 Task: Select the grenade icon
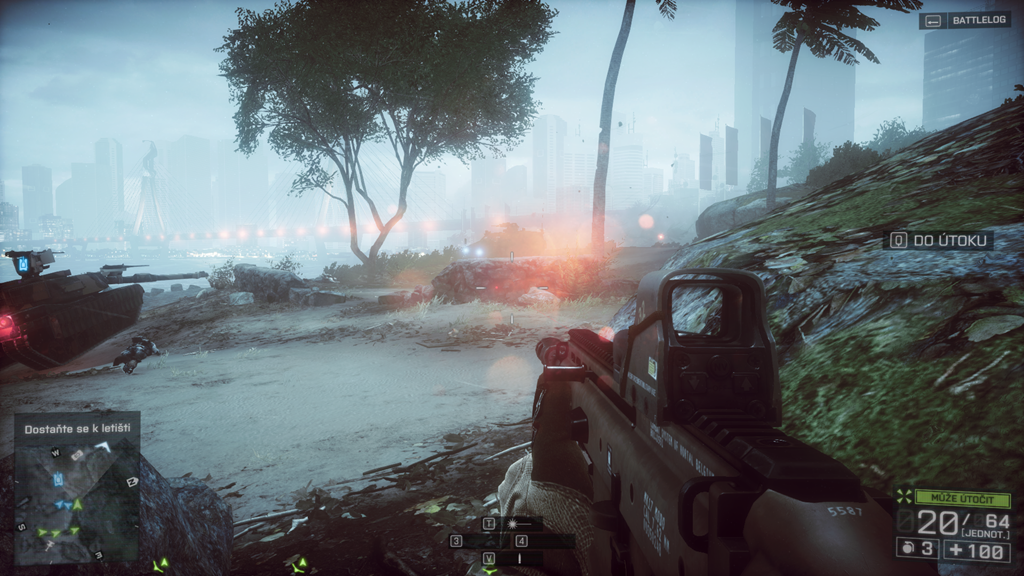(908, 550)
